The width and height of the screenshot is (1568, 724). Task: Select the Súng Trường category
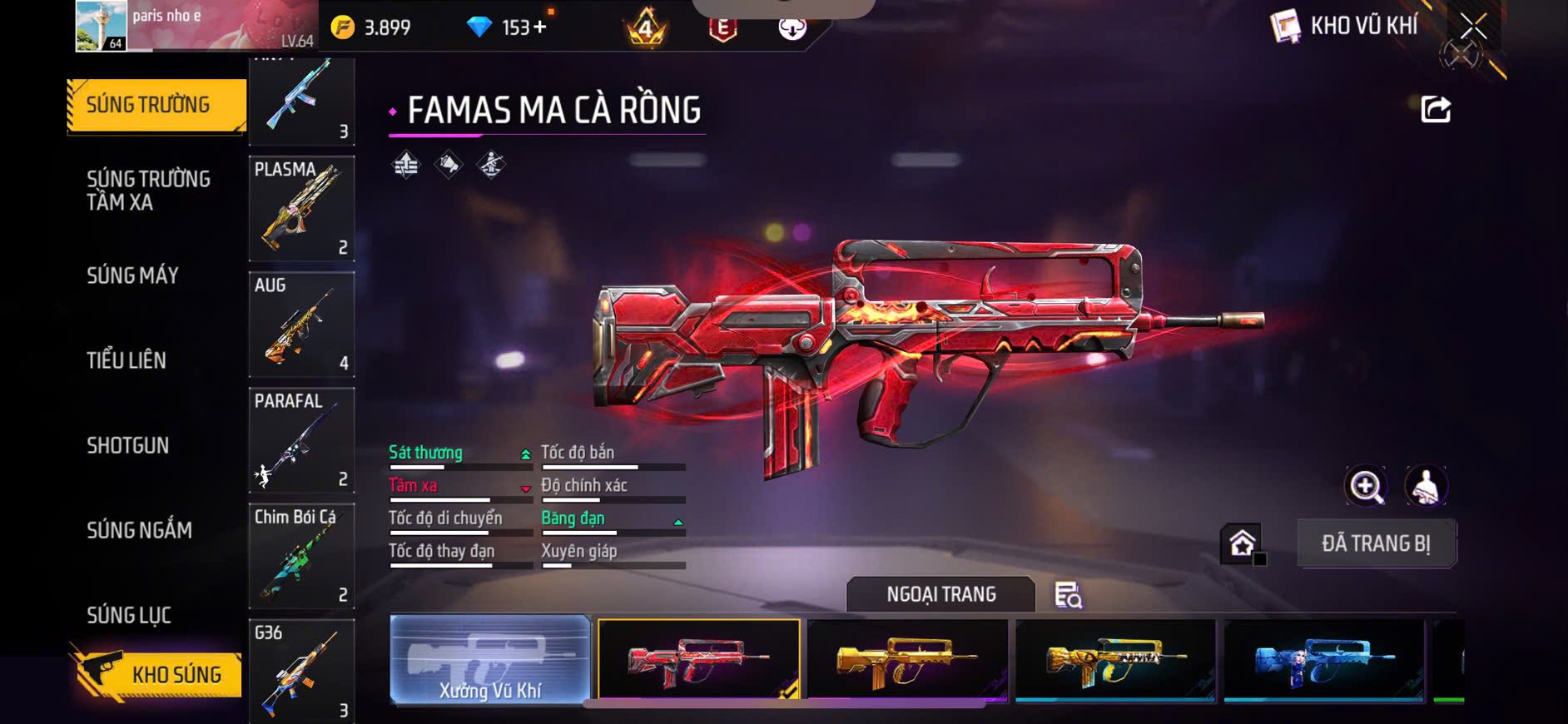pyautogui.click(x=156, y=106)
